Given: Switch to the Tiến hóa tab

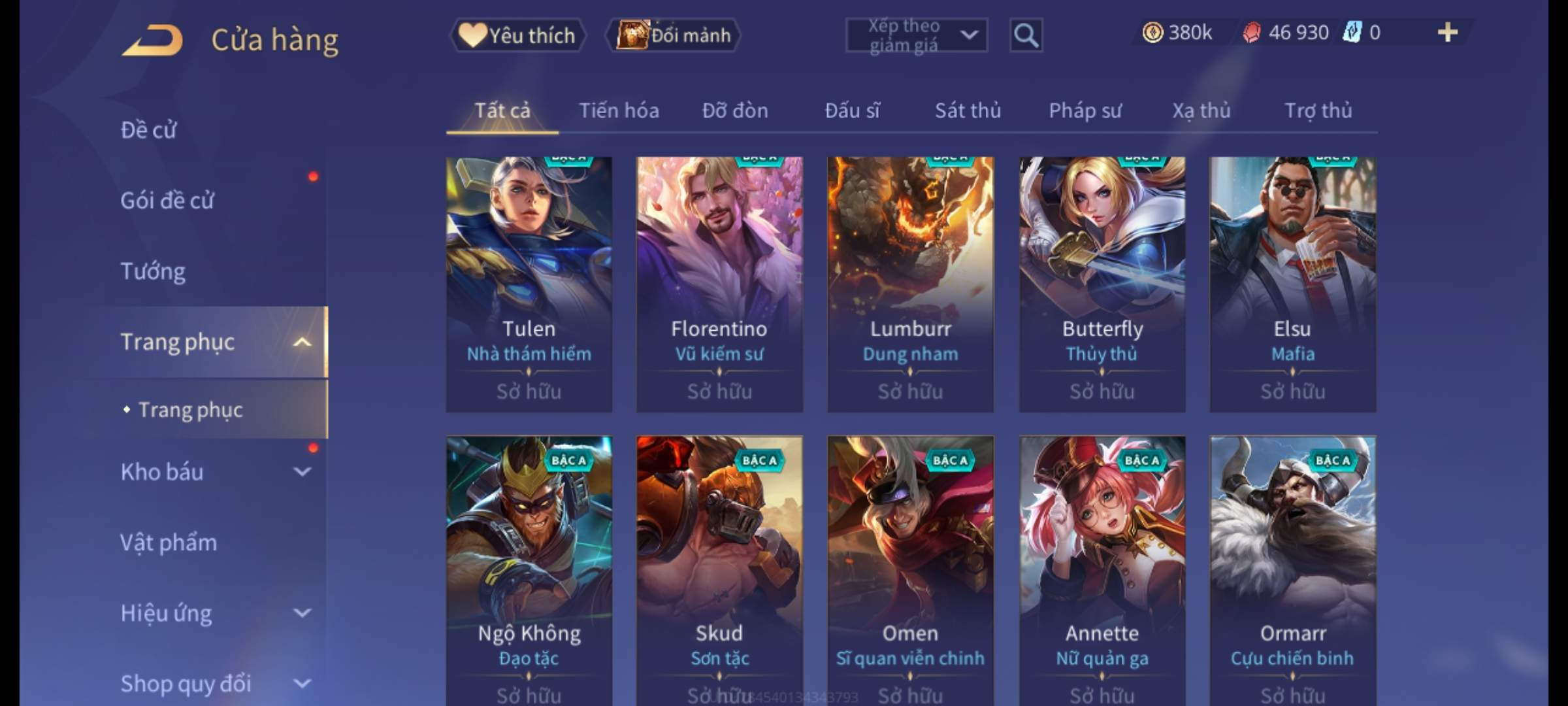Looking at the screenshot, I should coord(619,110).
